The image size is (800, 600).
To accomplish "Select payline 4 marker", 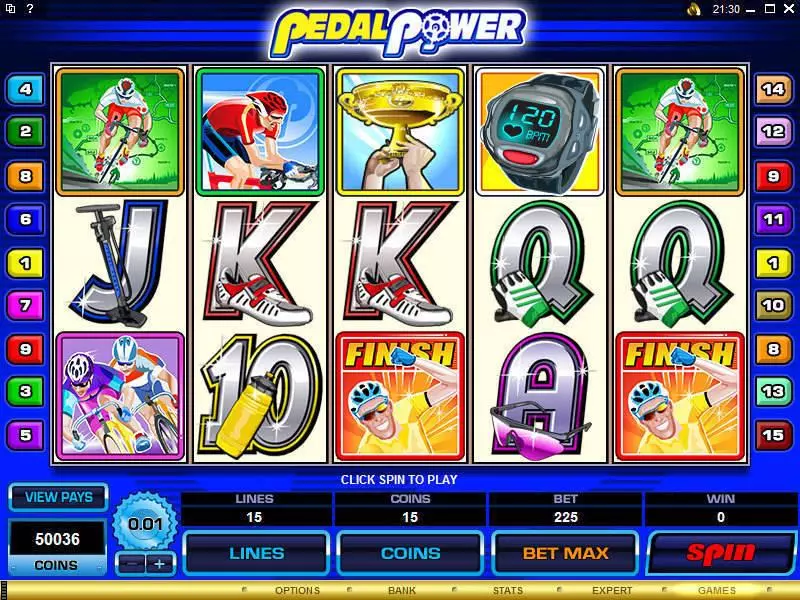I will (24, 90).
